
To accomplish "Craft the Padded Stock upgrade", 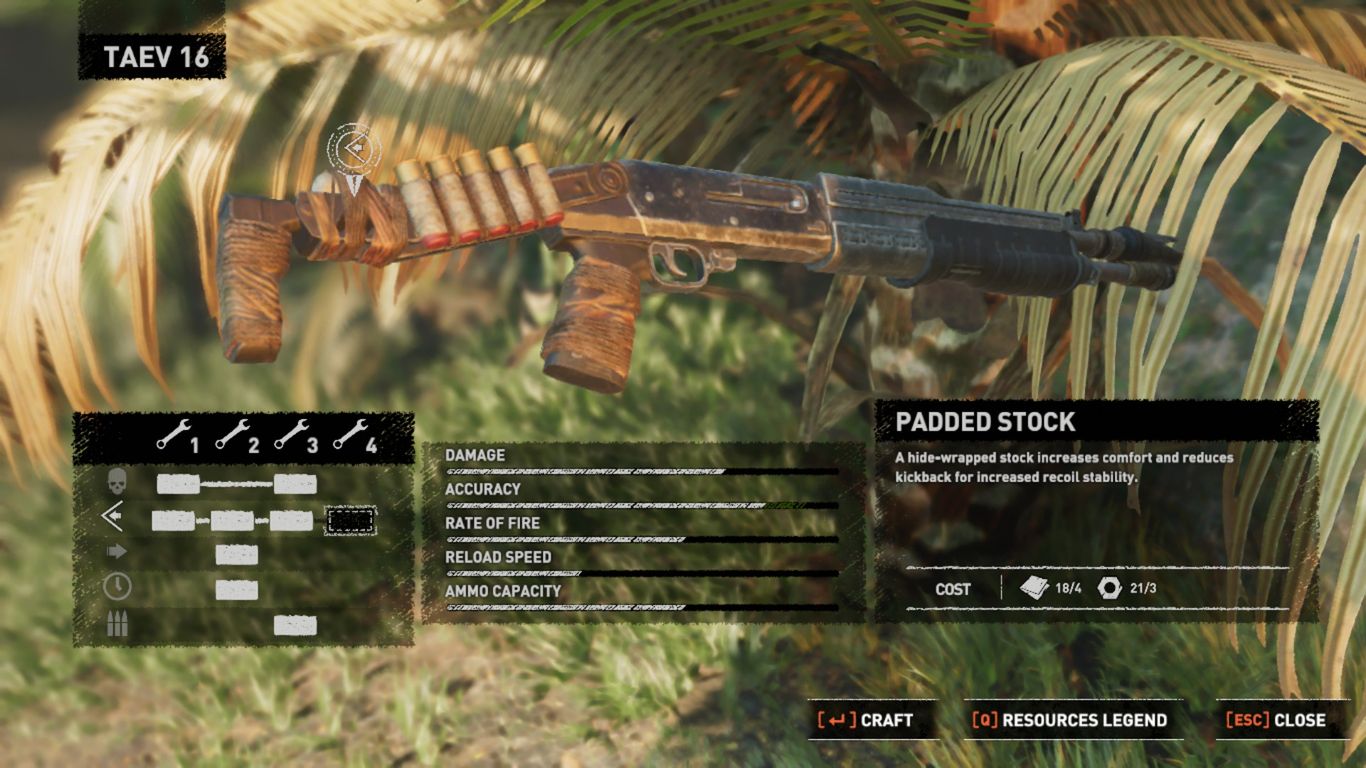I will tap(866, 720).
